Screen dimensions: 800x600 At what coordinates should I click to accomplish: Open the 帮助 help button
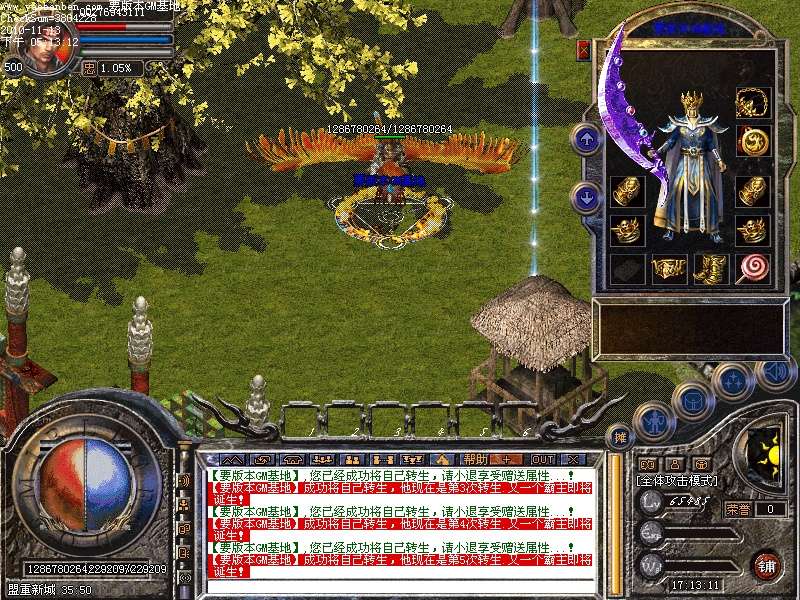(475, 459)
